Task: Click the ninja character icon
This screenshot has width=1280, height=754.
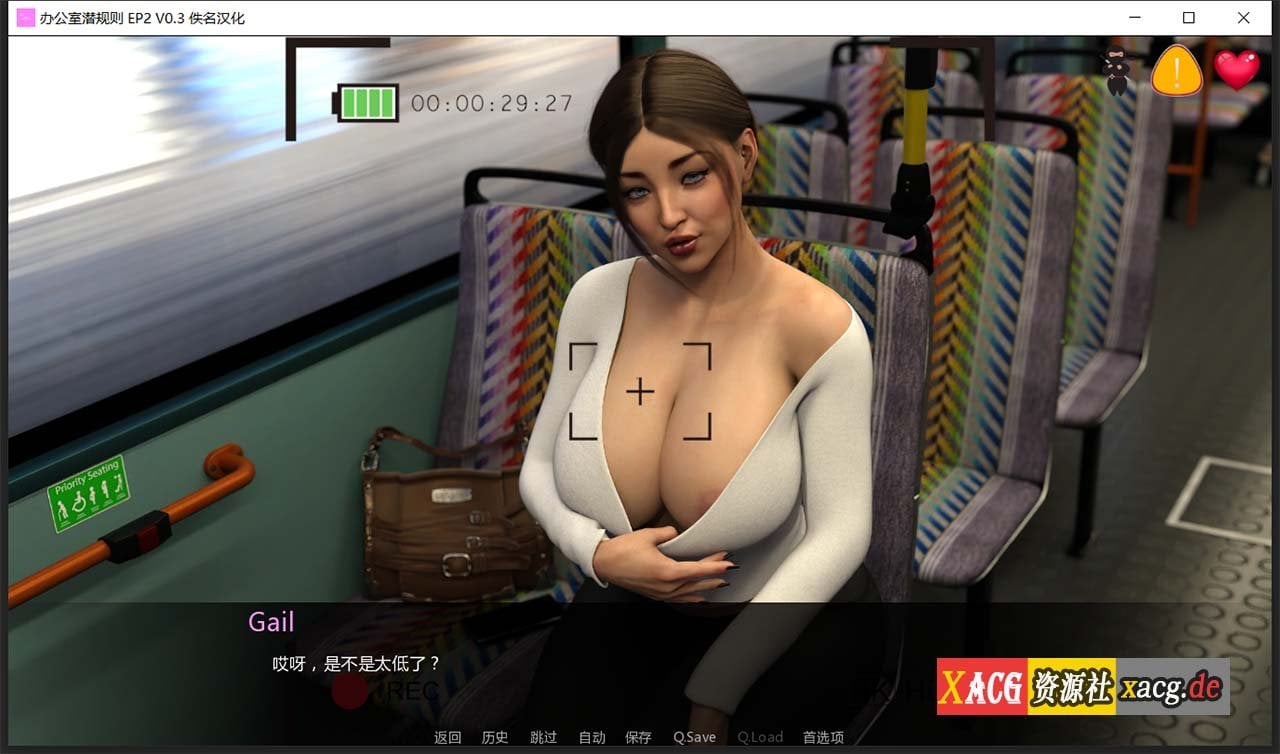Action: pos(1116,71)
